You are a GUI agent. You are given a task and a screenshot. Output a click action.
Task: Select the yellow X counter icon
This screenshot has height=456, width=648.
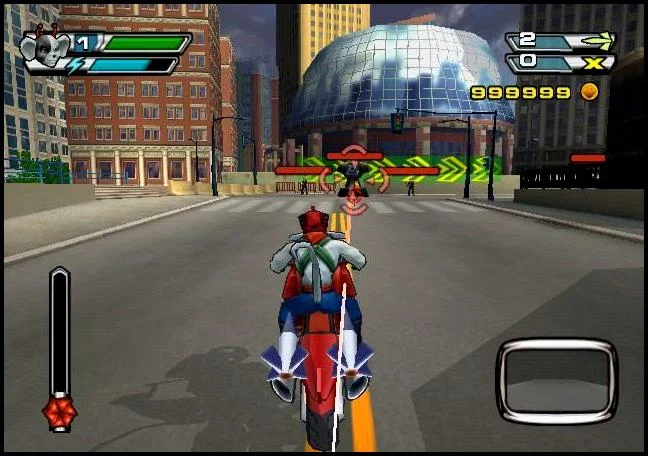[597, 62]
